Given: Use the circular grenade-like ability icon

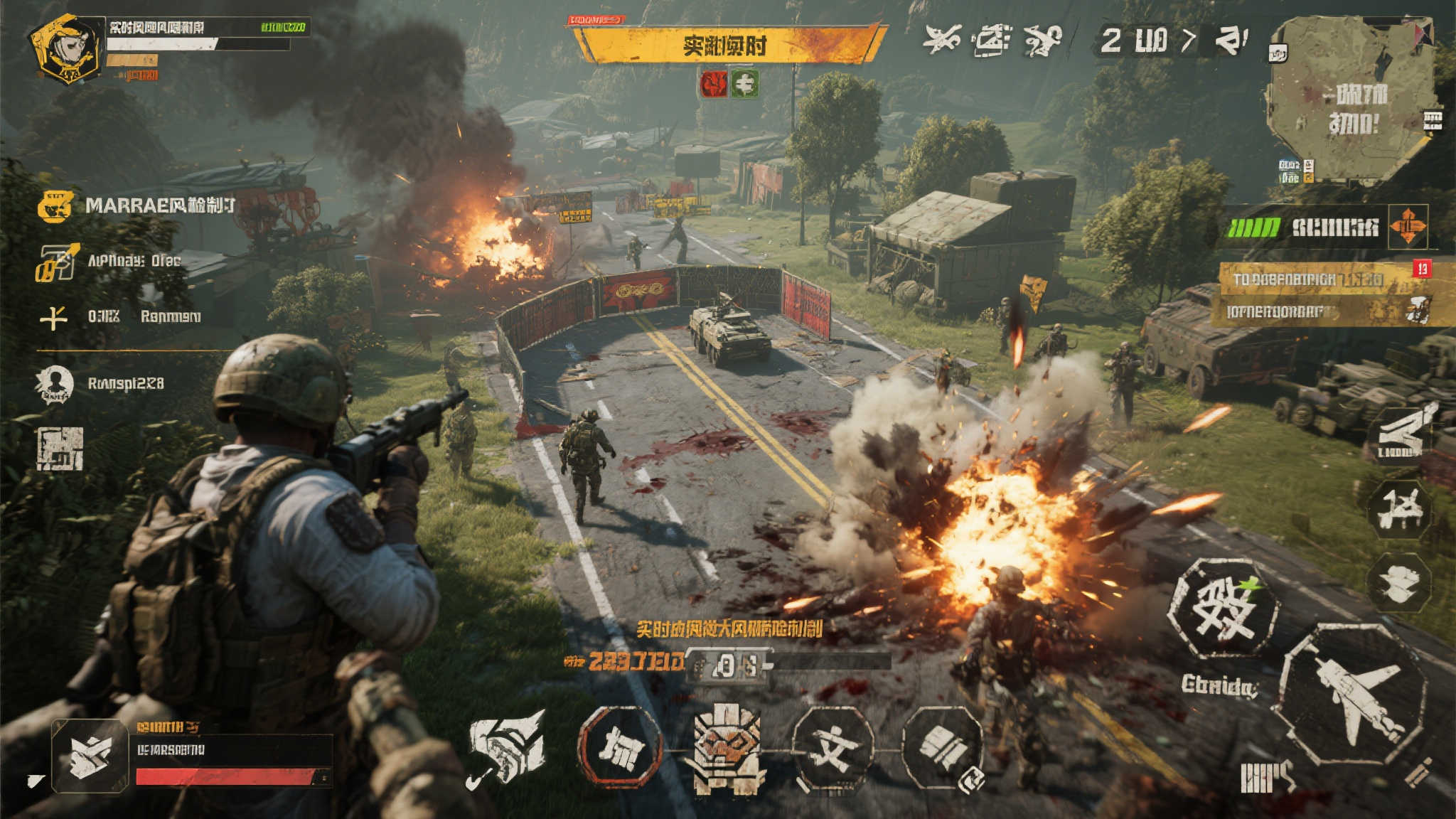Looking at the screenshot, I should click(942, 748).
